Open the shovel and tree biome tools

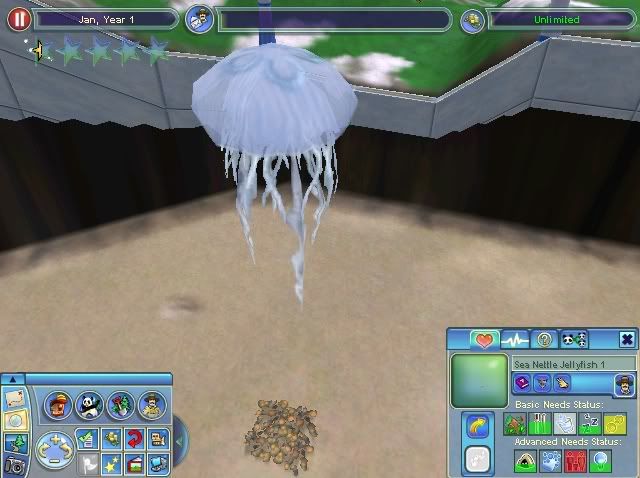click(120, 405)
